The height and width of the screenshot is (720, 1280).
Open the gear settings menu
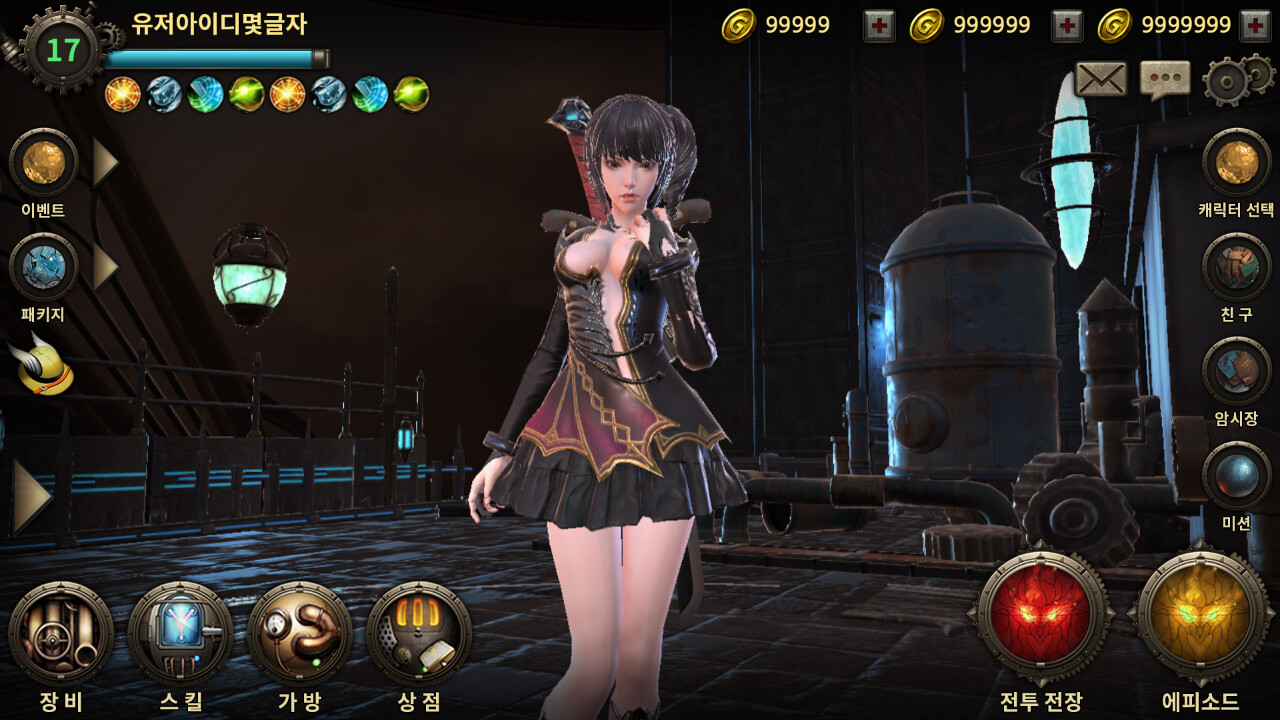1236,80
